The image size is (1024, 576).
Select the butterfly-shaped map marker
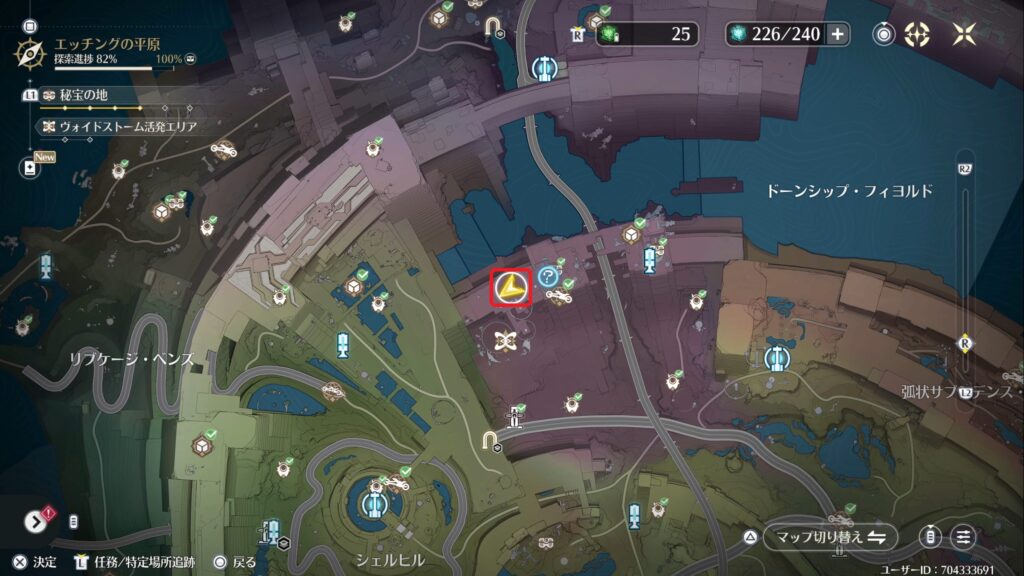coord(506,341)
